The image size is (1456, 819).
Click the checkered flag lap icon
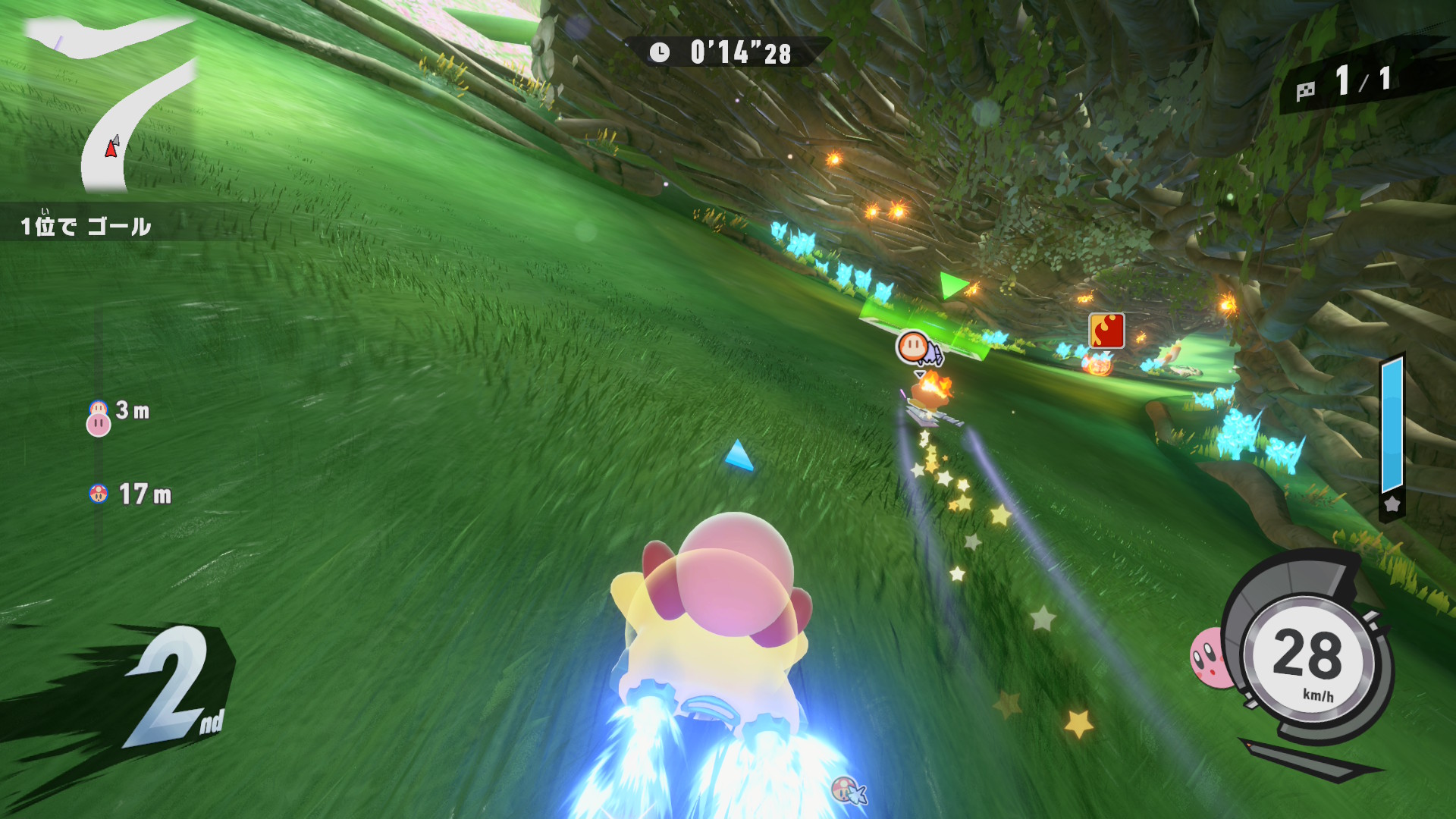coord(1305,91)
